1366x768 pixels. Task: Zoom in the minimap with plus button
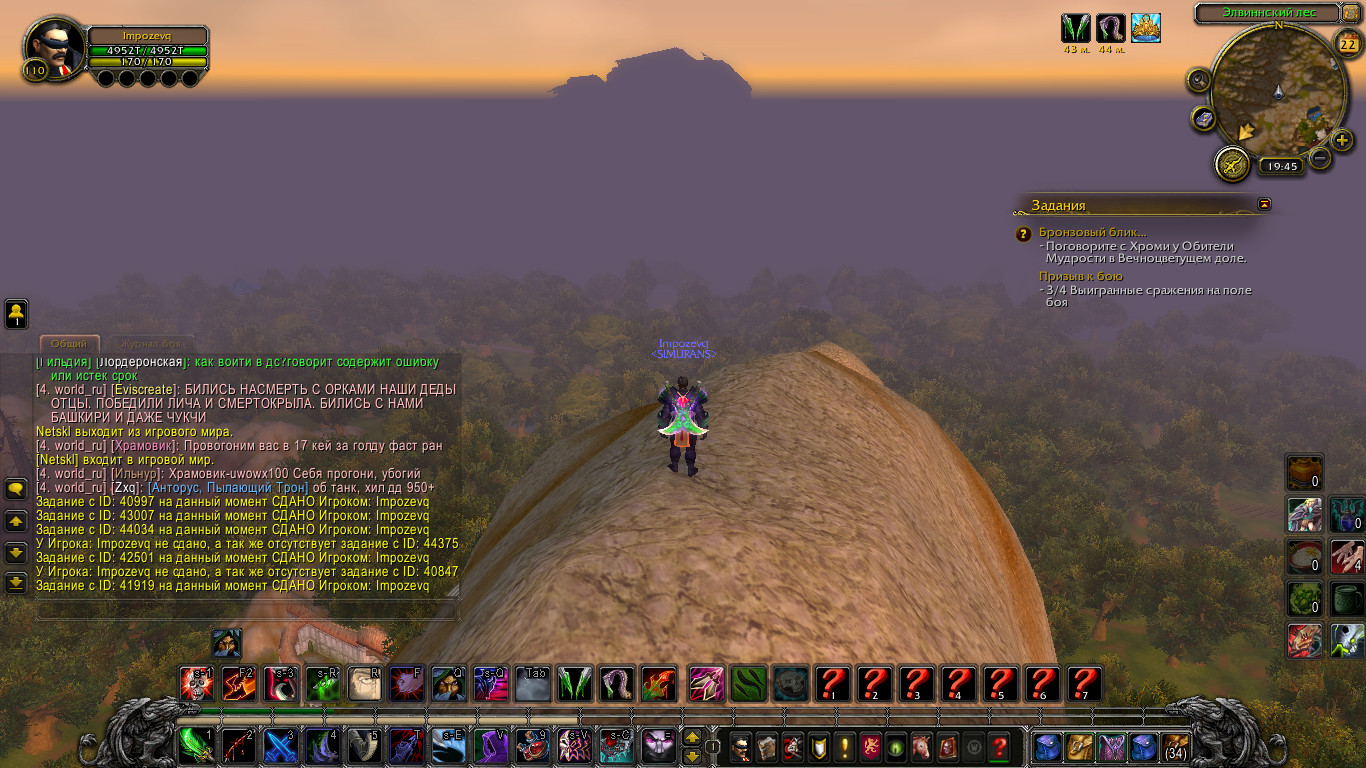pyautogui.click(x=1343, y=140)
